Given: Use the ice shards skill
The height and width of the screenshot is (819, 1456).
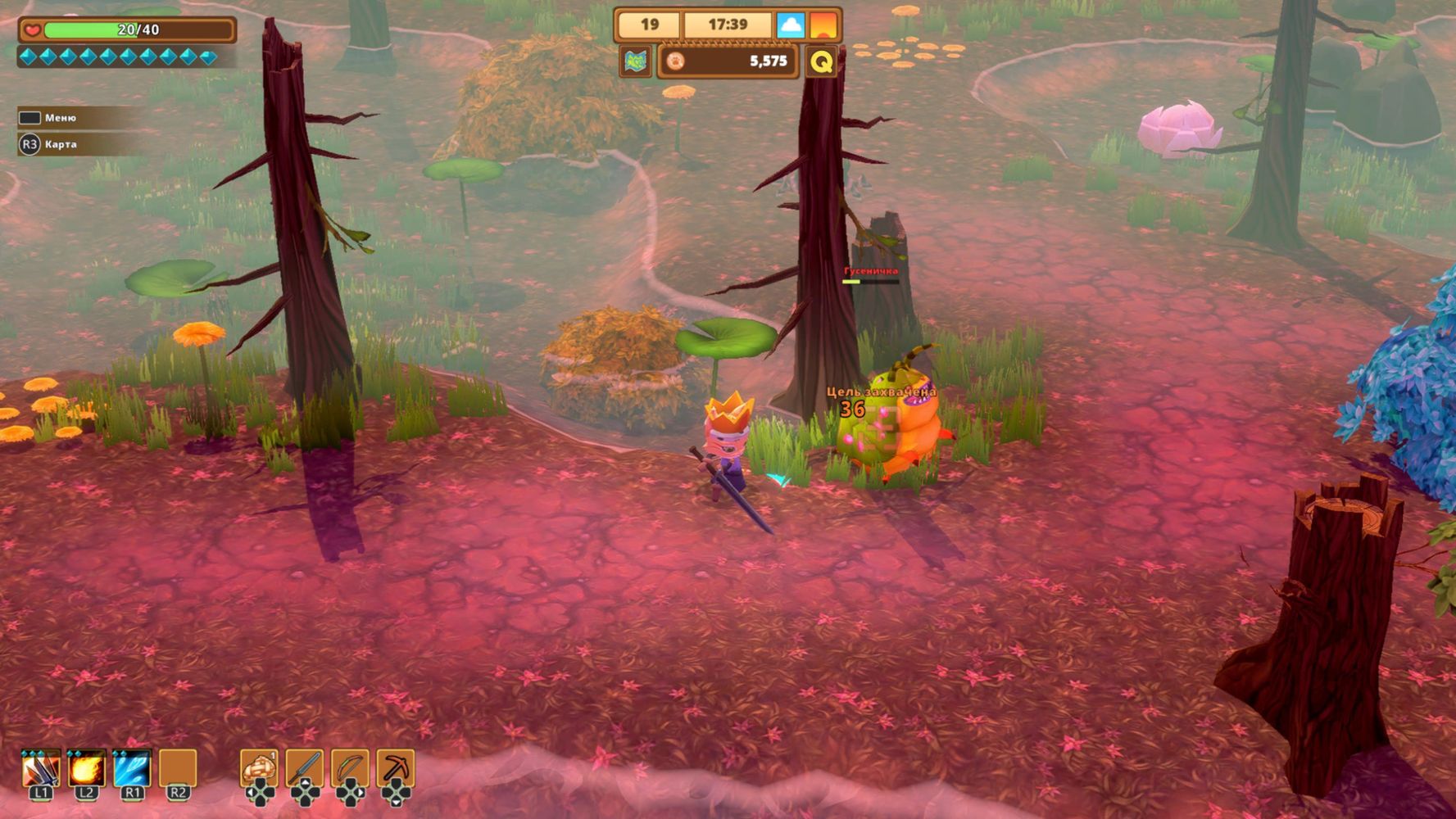Looking at the screenshot, I should [132, 770].
